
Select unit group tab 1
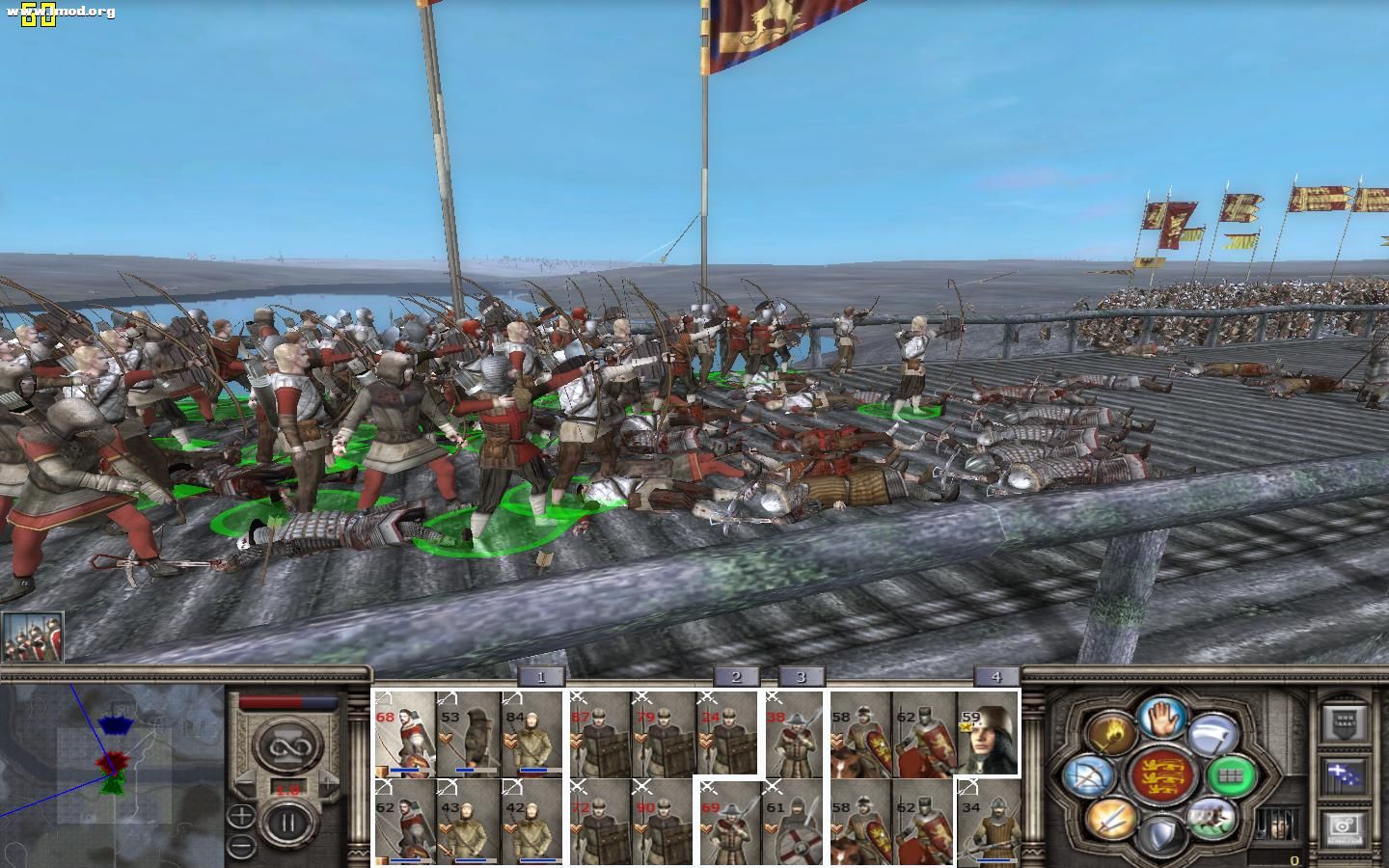(542, 677)
